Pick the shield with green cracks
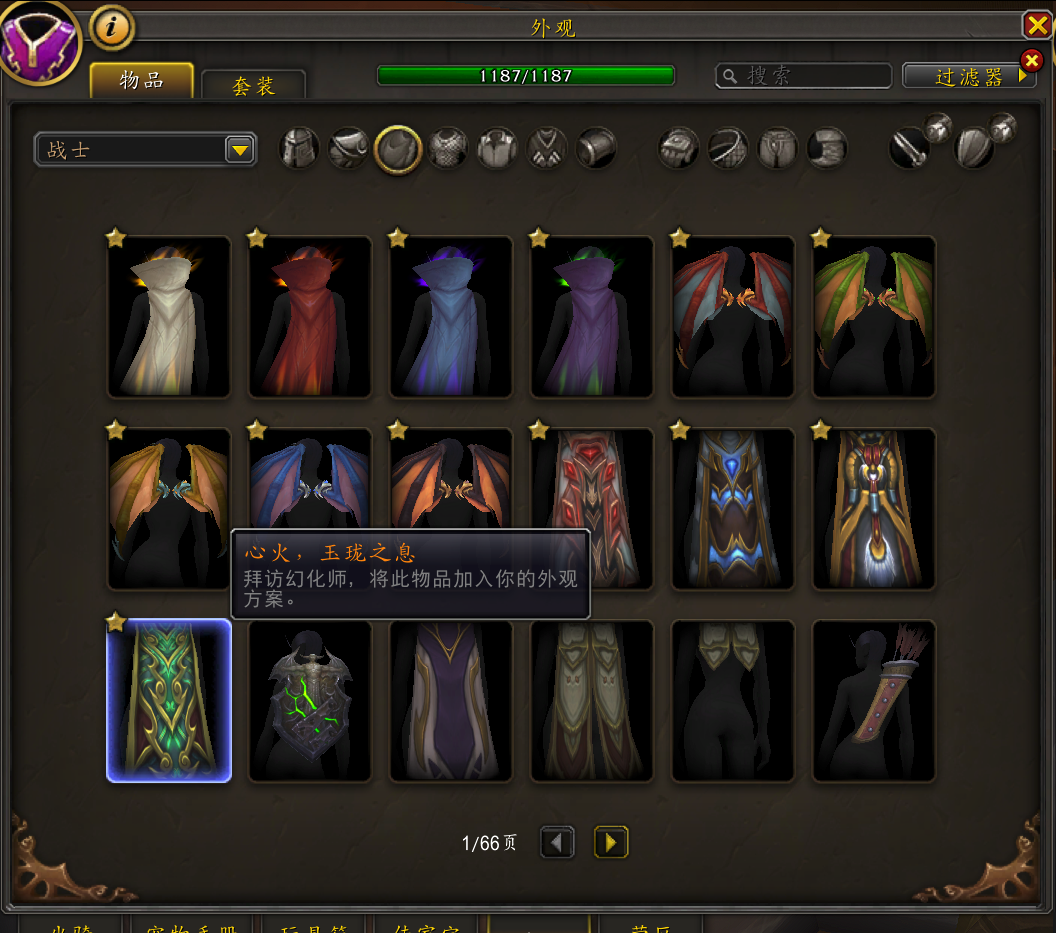This screenshot has width=1056, height=933. pos(310,700)
